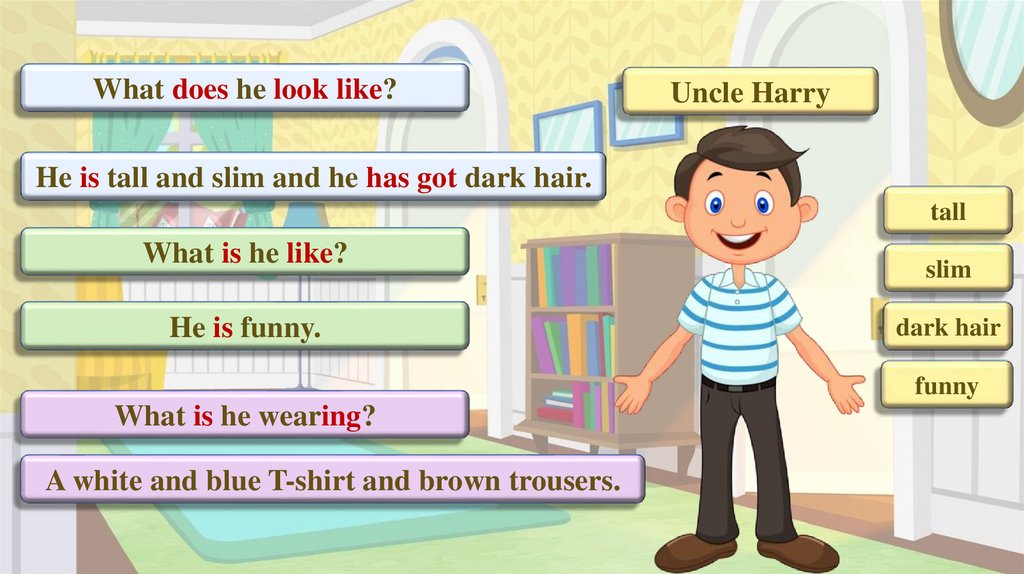Viewport: 1024px width, 574px height.
Task: Pick the 'dark hair' word tile
Action: coord(947,327)
